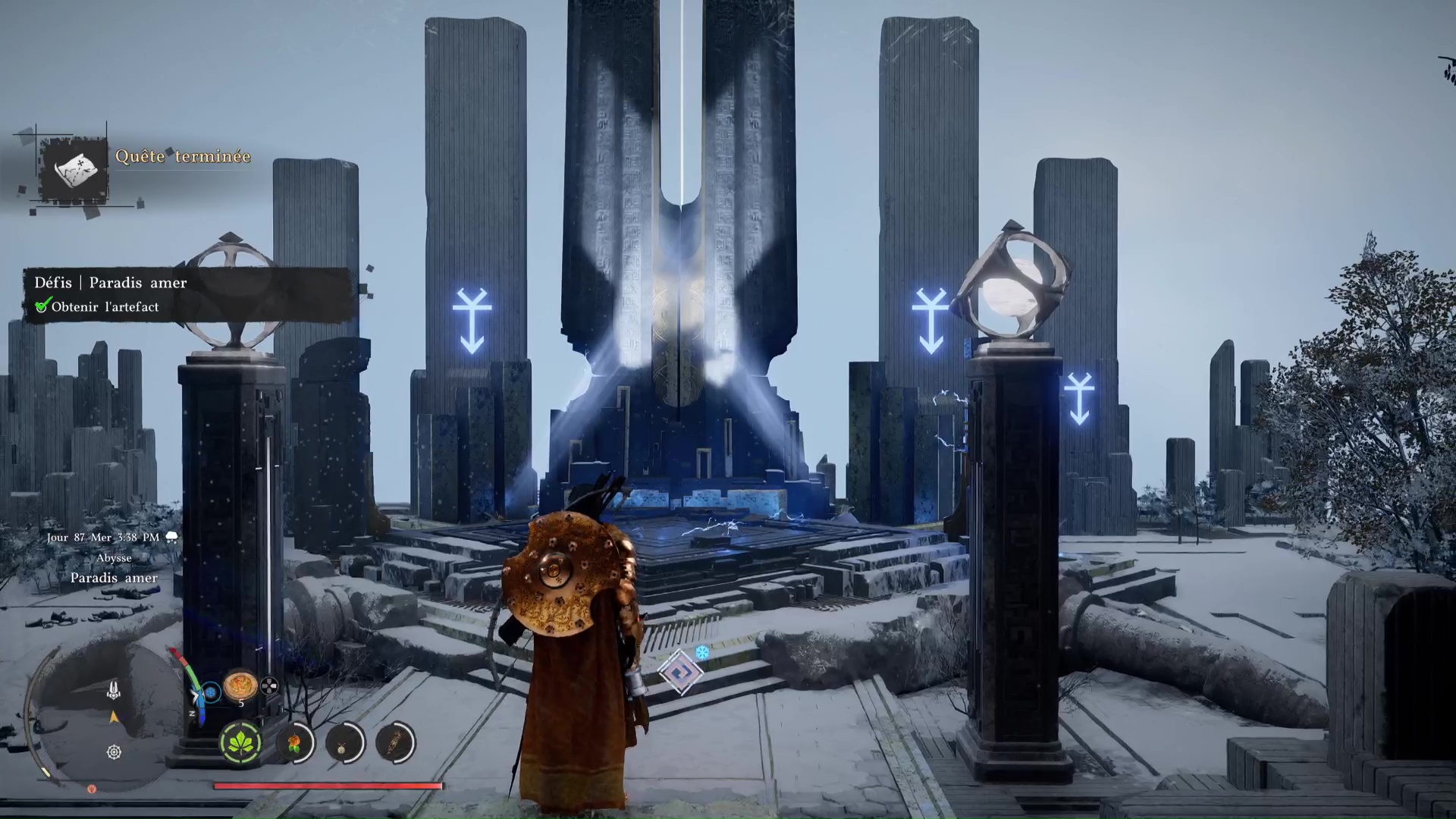
Task: Select the food dish item slot
Action: (240, 686)
